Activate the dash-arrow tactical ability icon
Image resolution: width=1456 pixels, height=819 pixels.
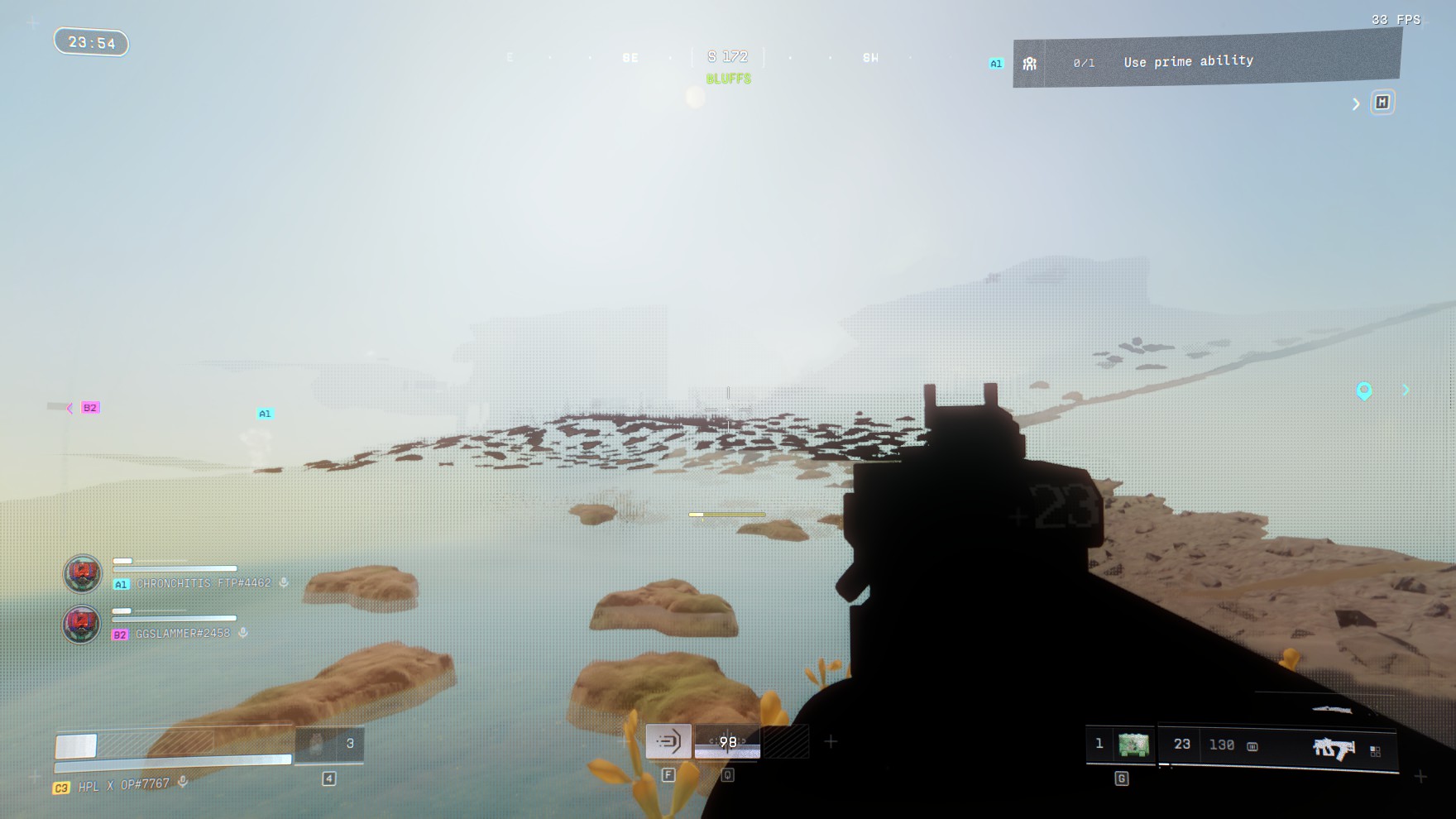click(668, 741)
